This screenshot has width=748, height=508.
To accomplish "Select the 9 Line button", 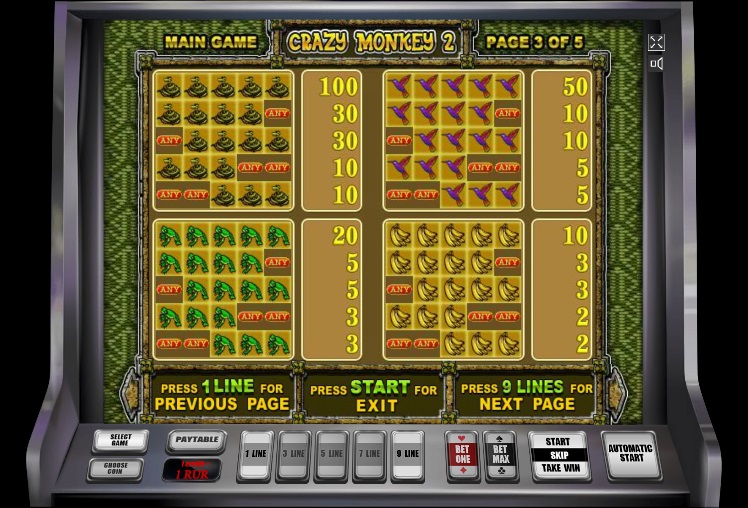I will click(x=408, y=454).
